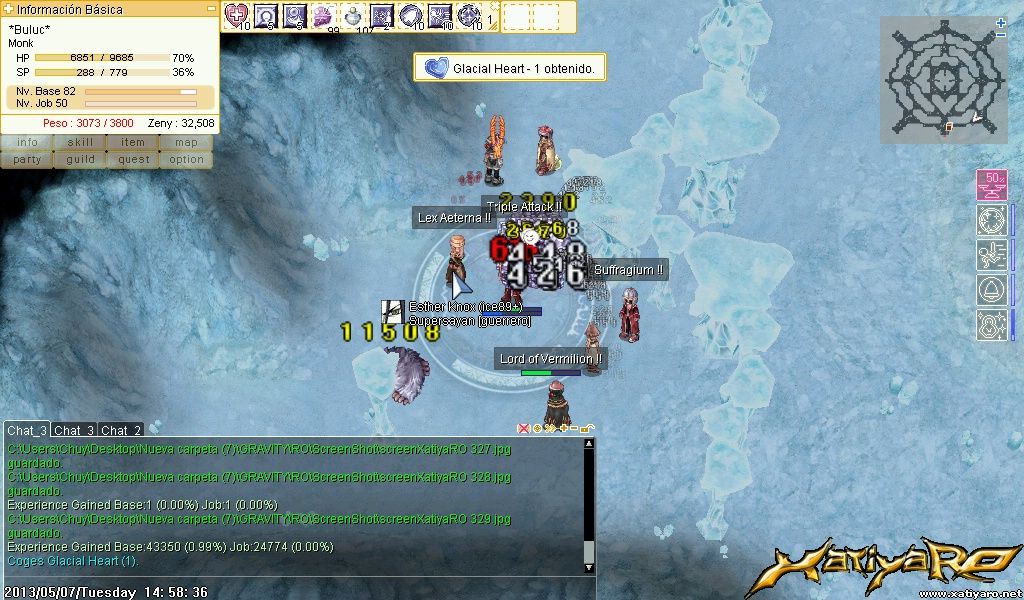Open the skill window
Viewport: 1024px width, 600px height.
pos(80,143)
